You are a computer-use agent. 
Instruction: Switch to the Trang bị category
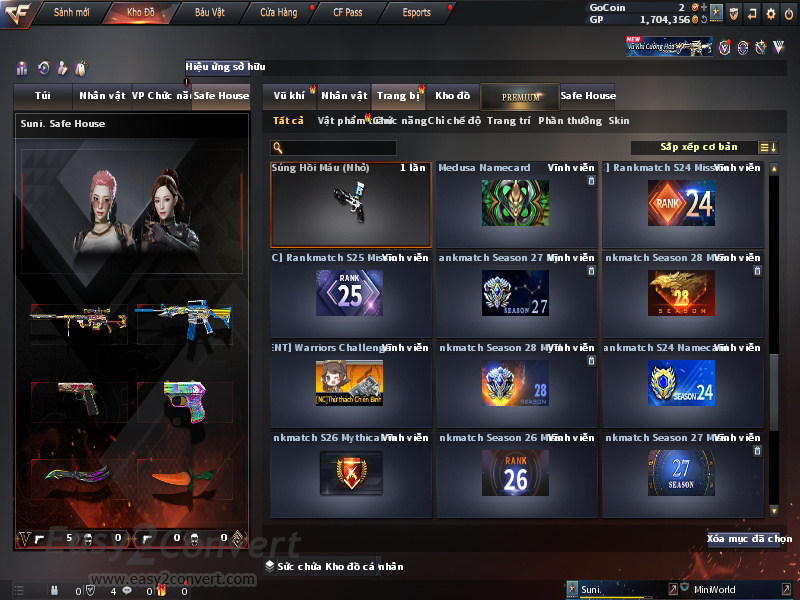point(398,96)
